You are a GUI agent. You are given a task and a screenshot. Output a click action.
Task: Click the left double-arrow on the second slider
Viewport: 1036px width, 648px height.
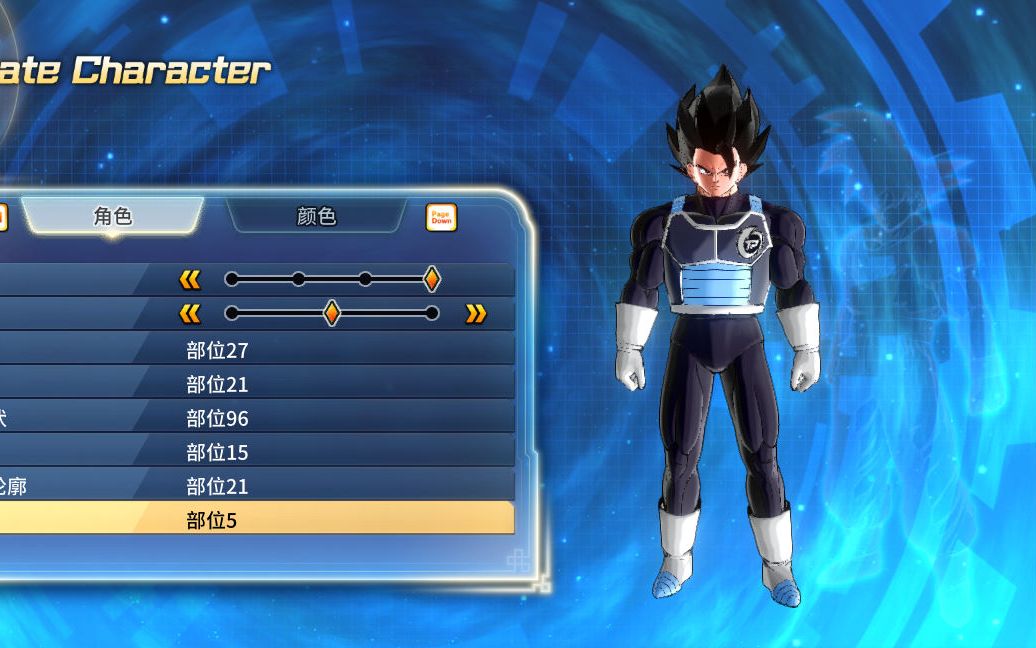coord(190,314)
